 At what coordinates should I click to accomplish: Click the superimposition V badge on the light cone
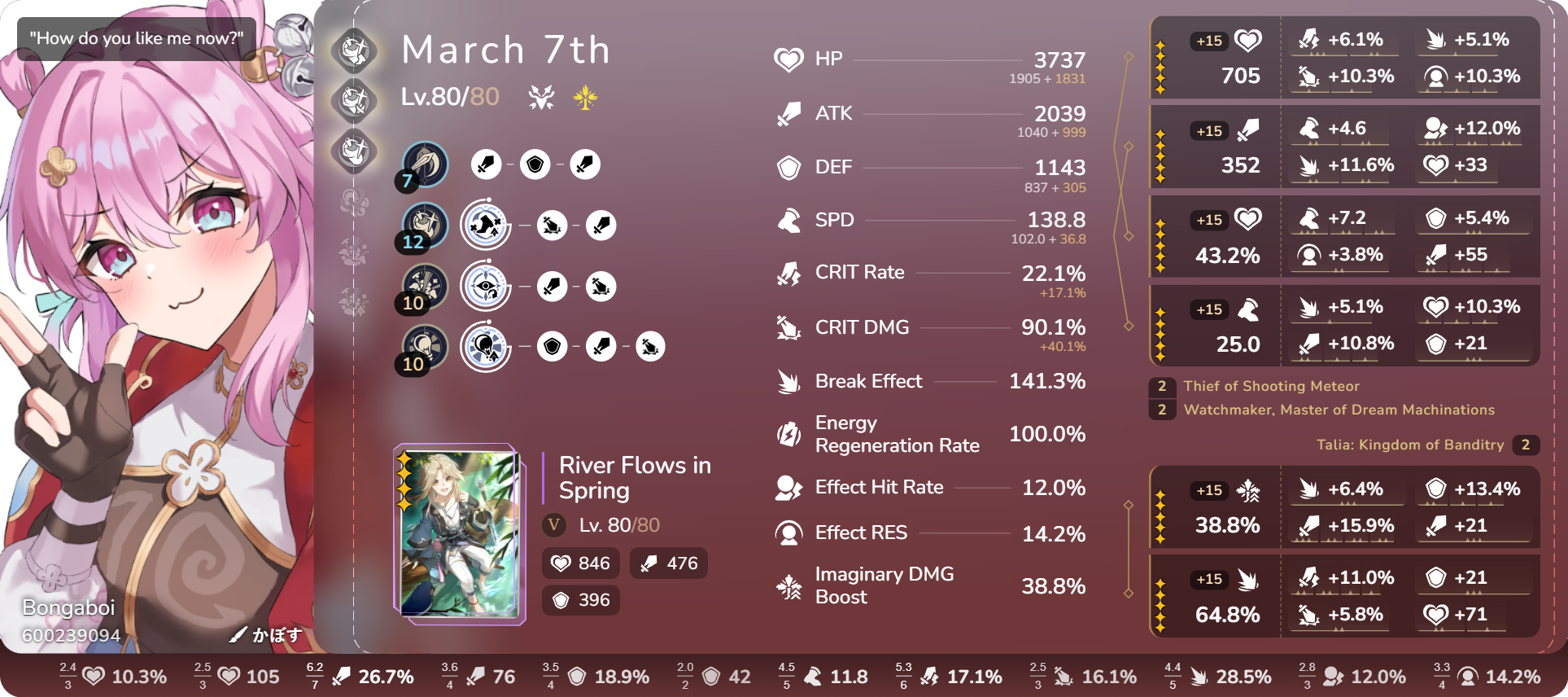pos(554,526)
